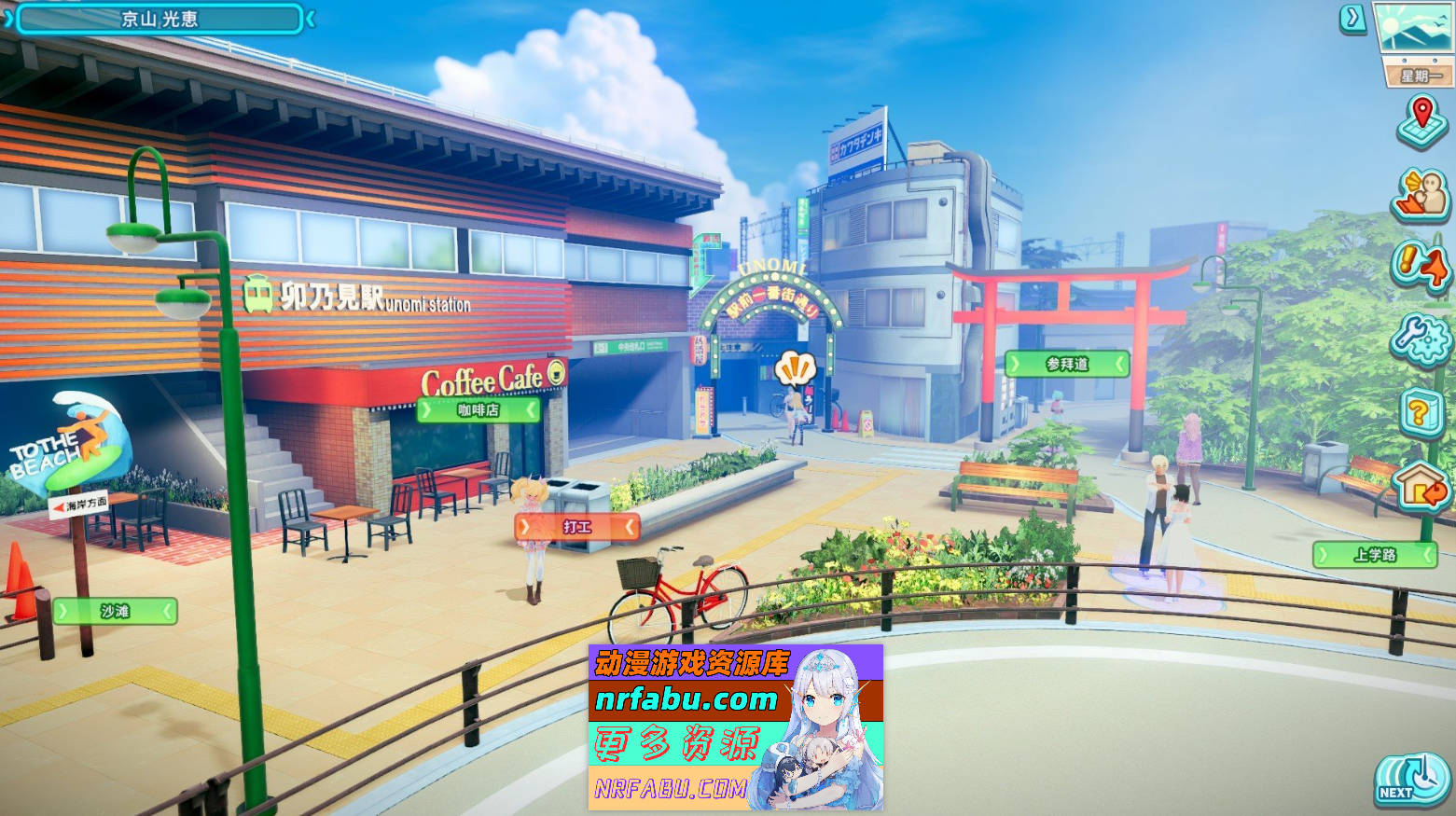
Task: Collapse the sidebar with the top-right chevron
Action: 1352,18
